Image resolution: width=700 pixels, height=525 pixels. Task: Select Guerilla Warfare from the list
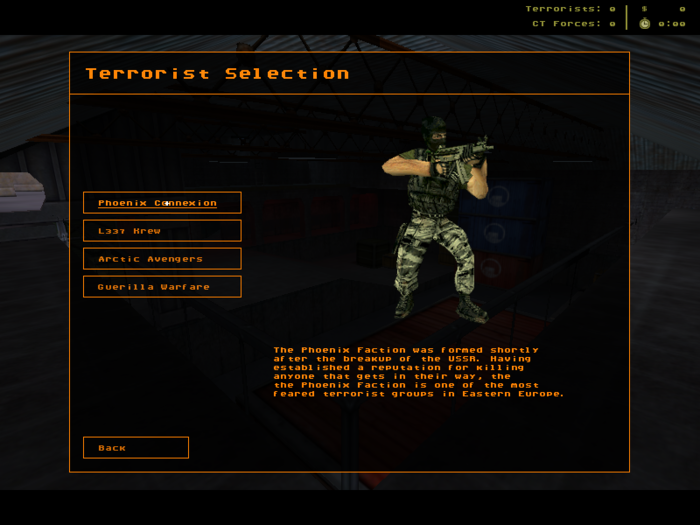click(x=162, y=287)
